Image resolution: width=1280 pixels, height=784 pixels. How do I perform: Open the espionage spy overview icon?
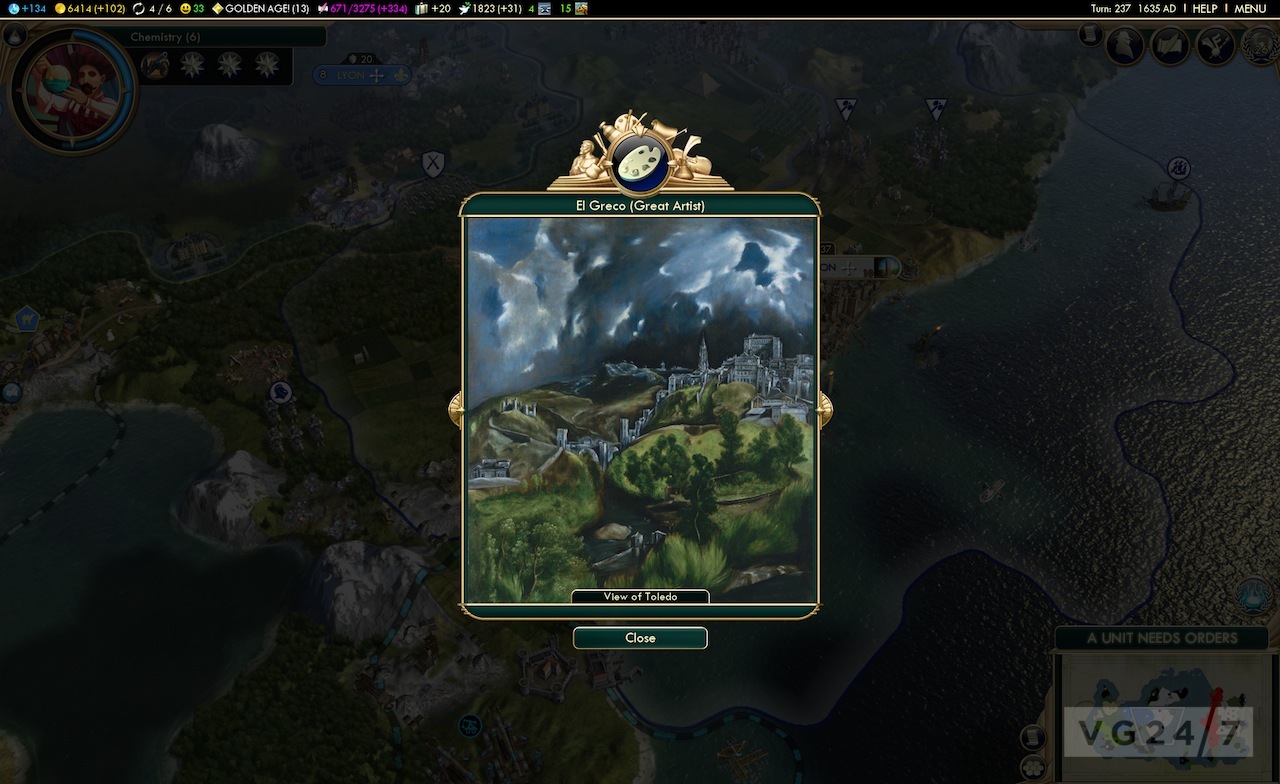coord(1125,45)
